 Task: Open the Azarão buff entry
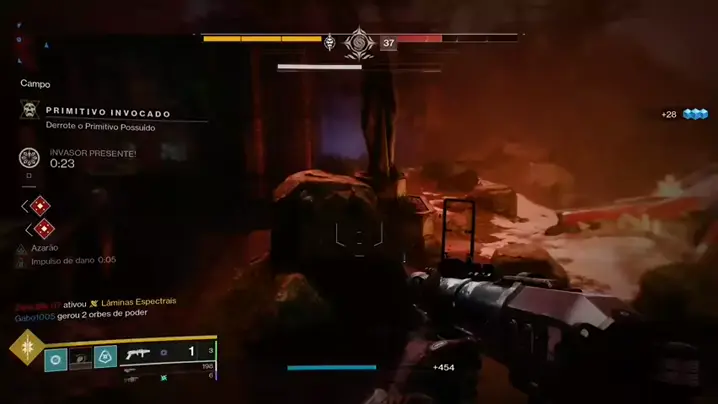44,247
